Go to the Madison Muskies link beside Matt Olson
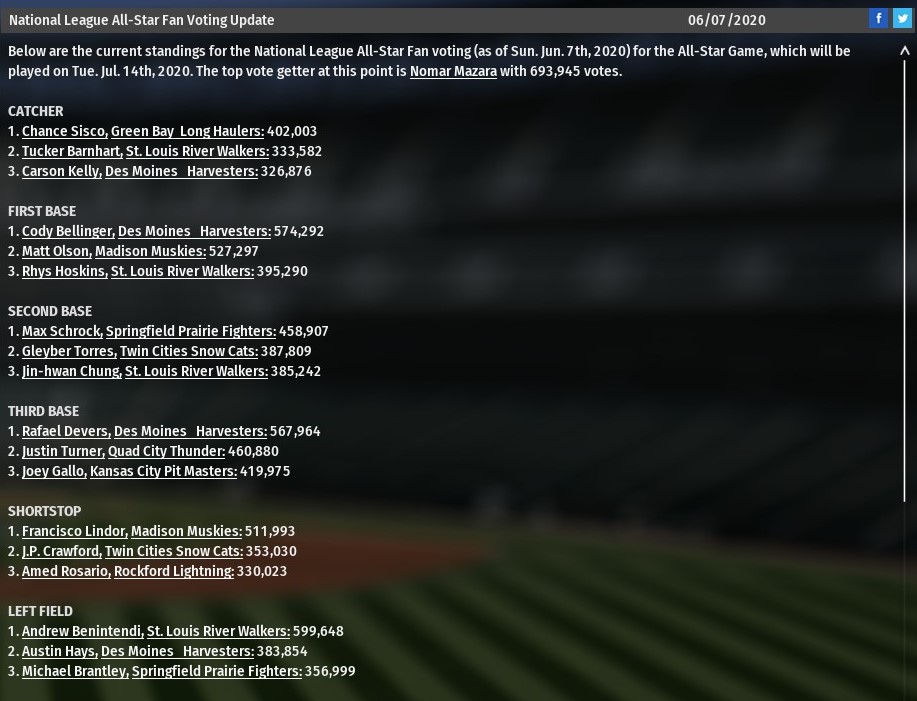917x701 pixels. coord(150,251)
